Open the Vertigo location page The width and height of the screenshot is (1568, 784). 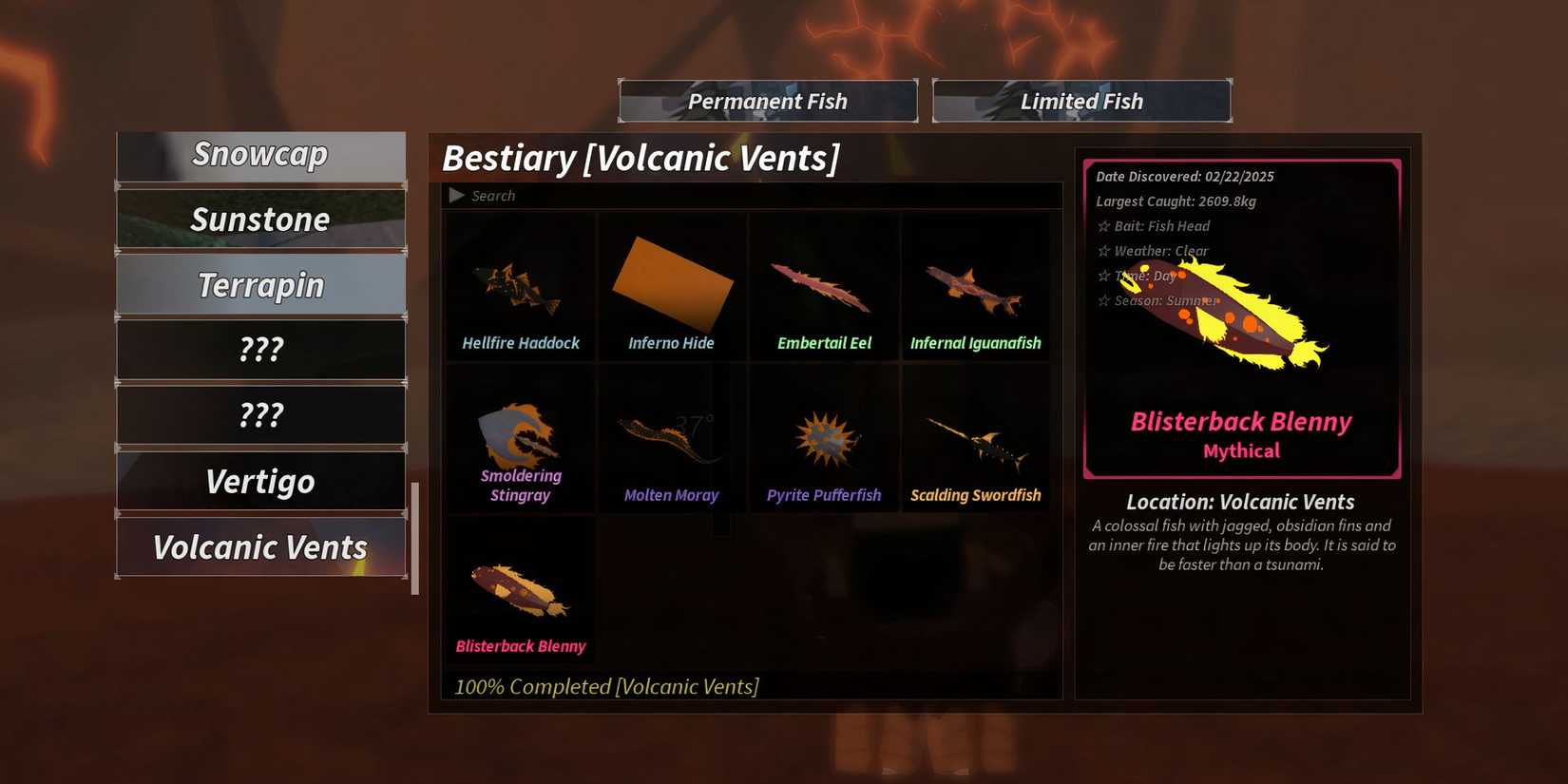pyautogui.click(x=260, y=481)
